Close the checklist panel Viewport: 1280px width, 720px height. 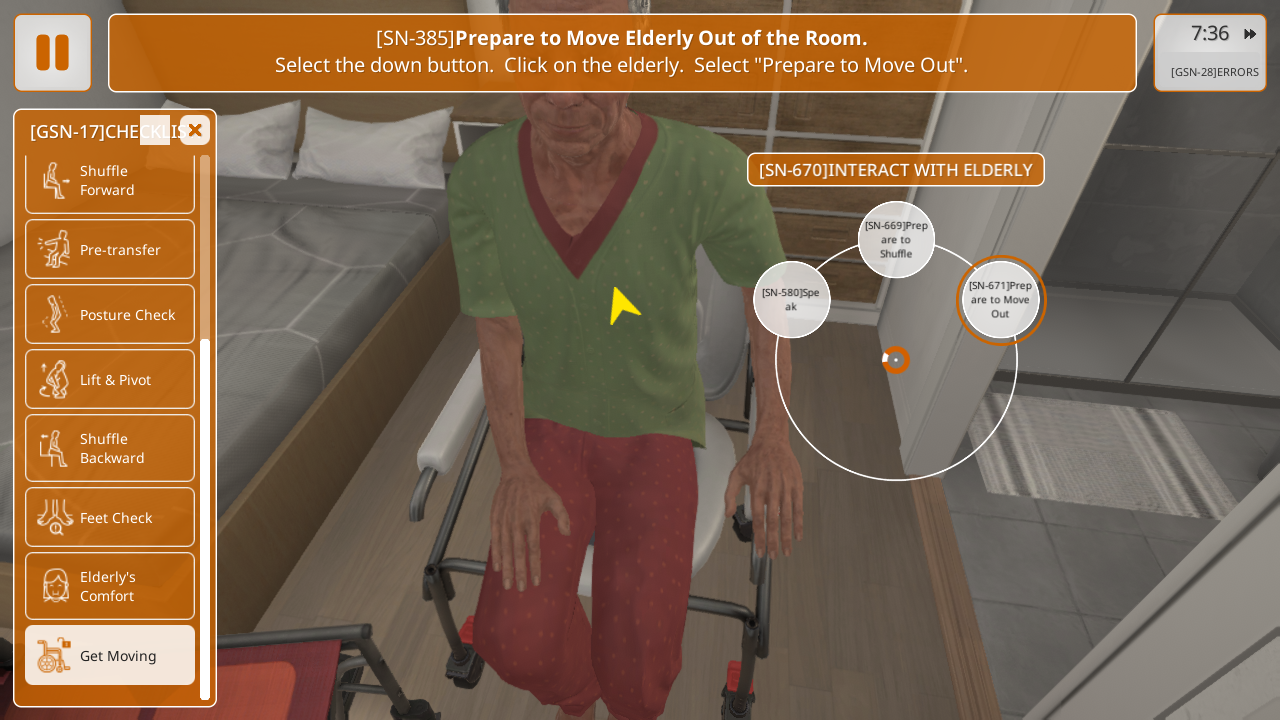(x=195, y=130)
